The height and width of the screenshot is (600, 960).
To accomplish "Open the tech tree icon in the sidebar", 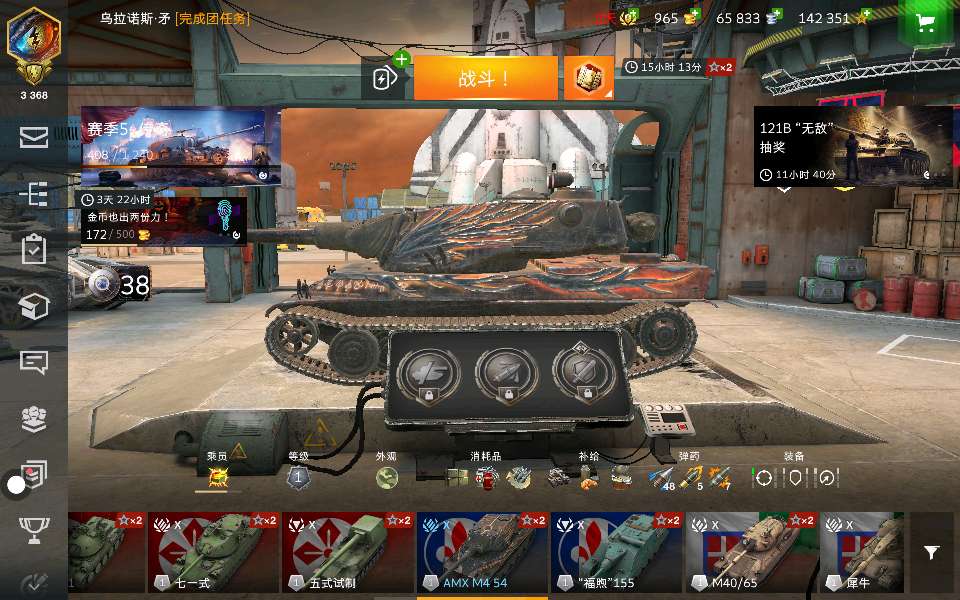I will pos(33,193).
